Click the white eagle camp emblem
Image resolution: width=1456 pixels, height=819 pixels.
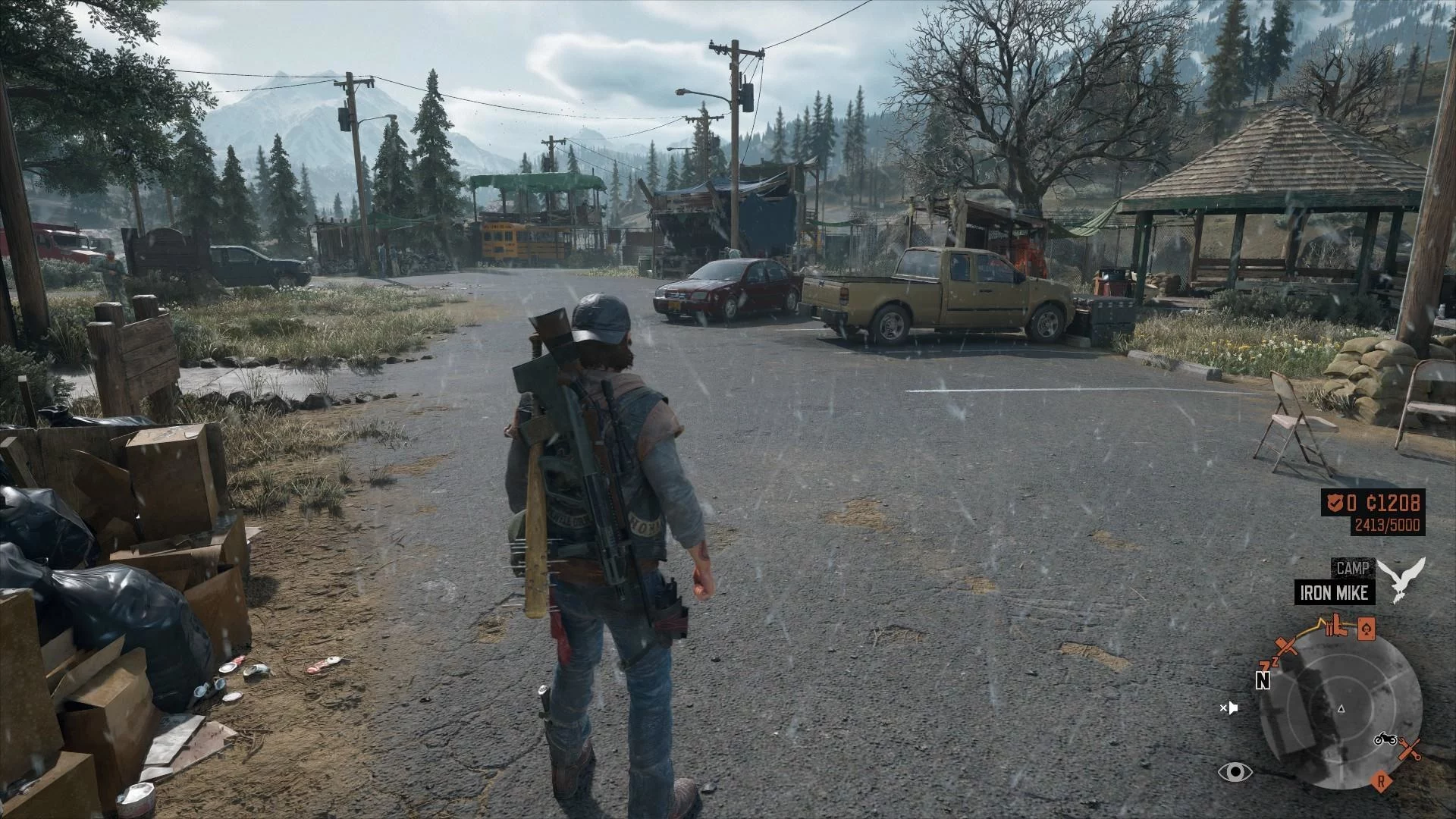click(x=1401, y=578)
